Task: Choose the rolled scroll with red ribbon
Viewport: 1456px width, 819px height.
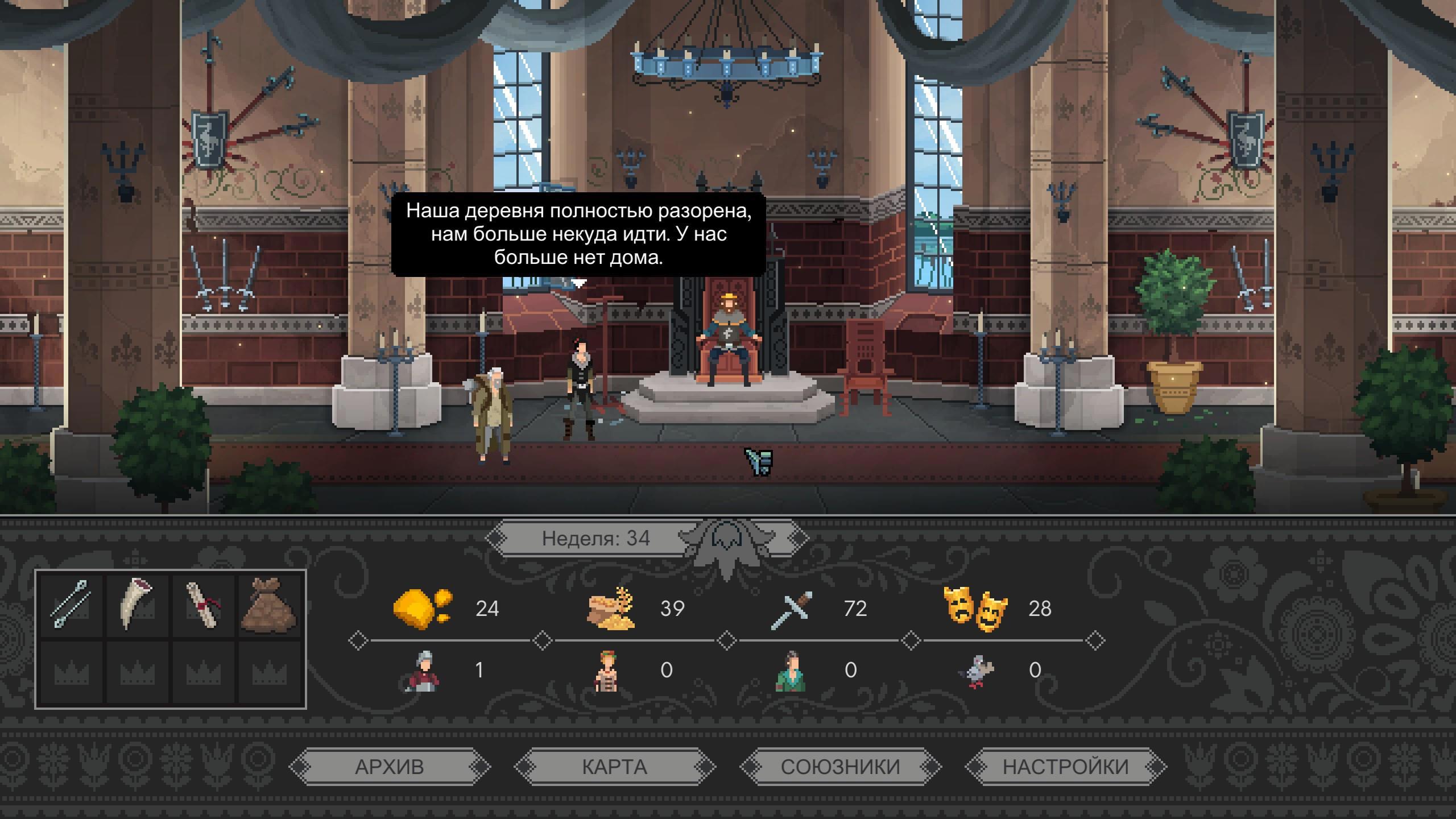Action: coord(202,604)
